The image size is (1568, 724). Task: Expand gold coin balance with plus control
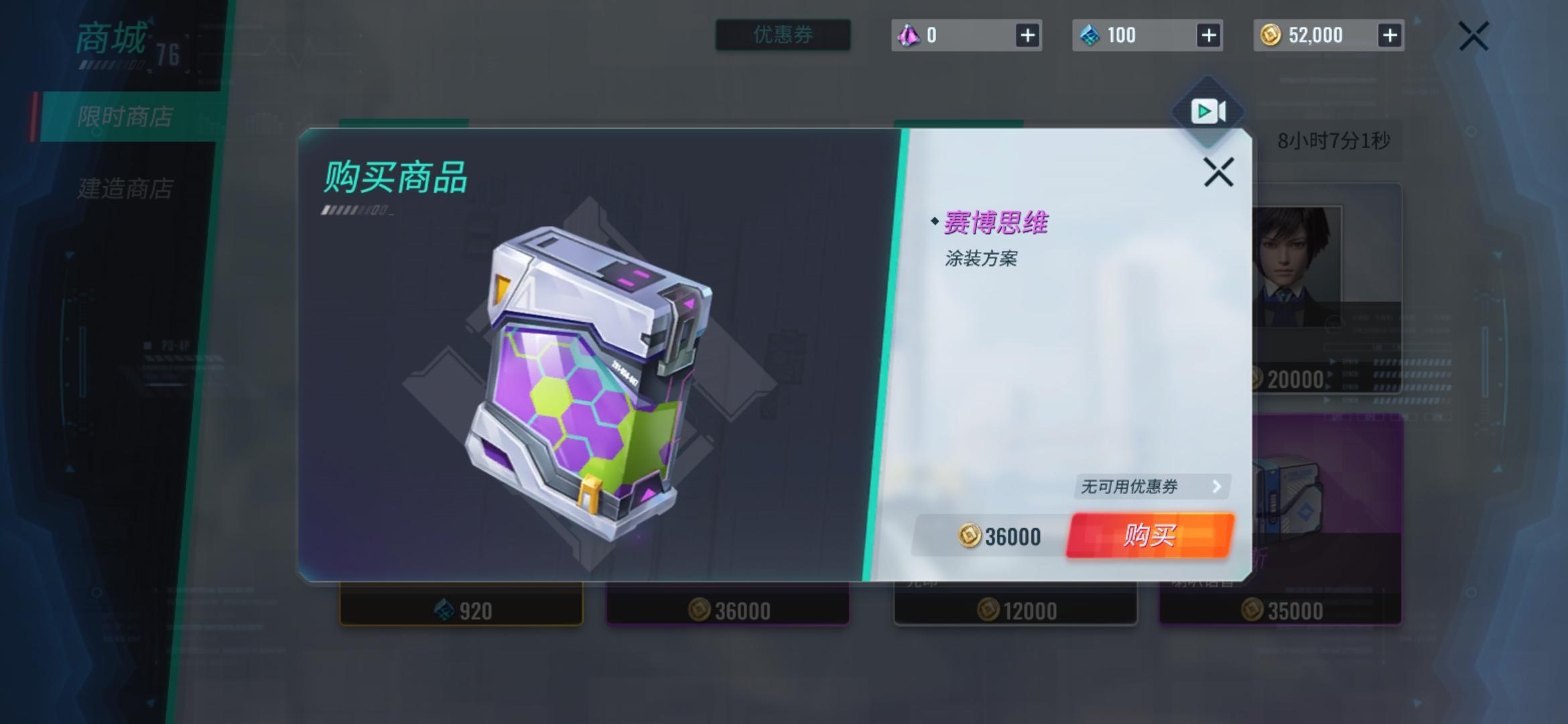point(1390,35)
